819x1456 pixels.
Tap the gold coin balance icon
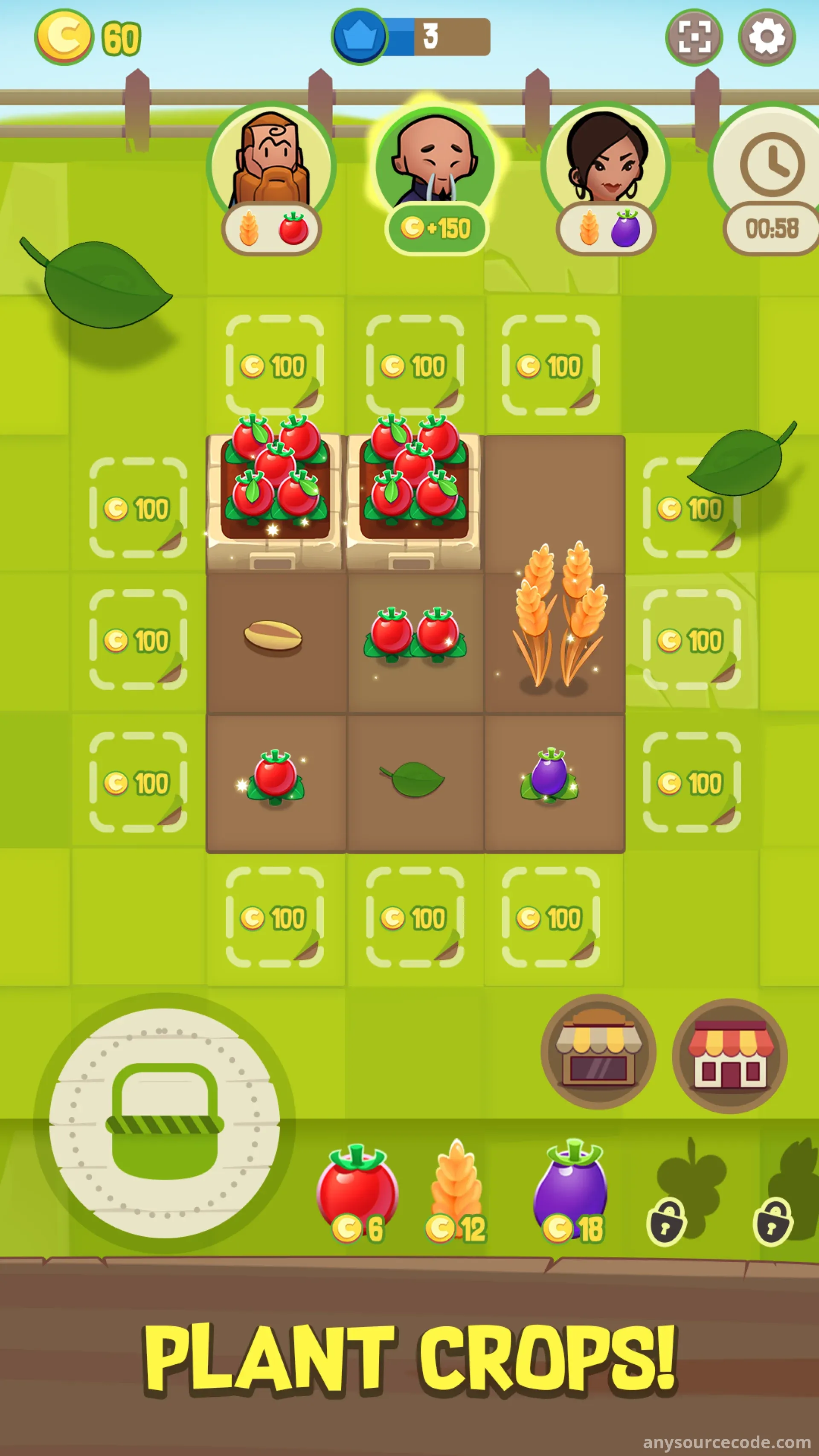64,37
